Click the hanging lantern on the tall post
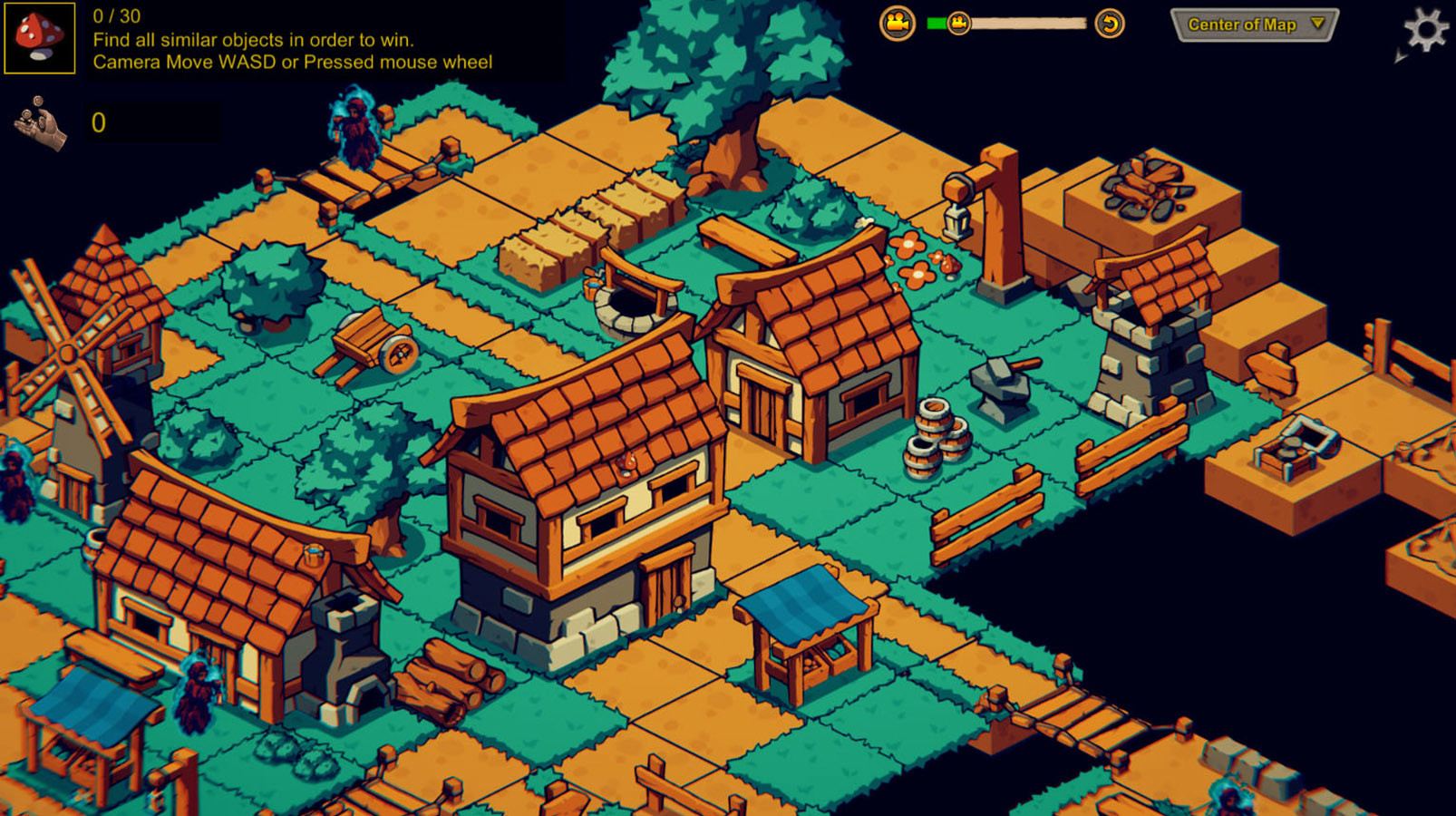Viewport: 1456px width, 816px height. [955, 218]
